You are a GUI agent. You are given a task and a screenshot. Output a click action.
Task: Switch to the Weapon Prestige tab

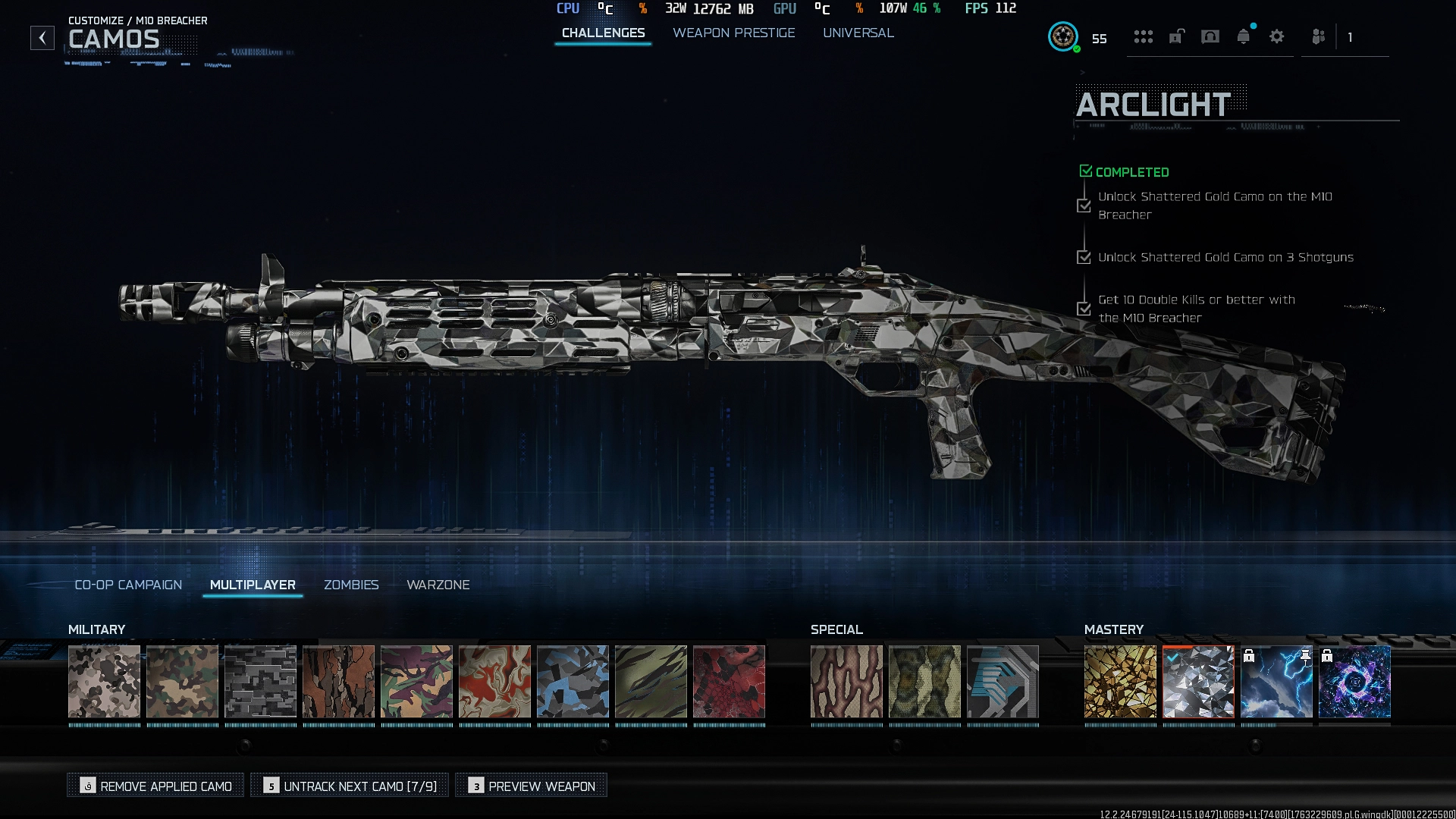click(733, 33)
